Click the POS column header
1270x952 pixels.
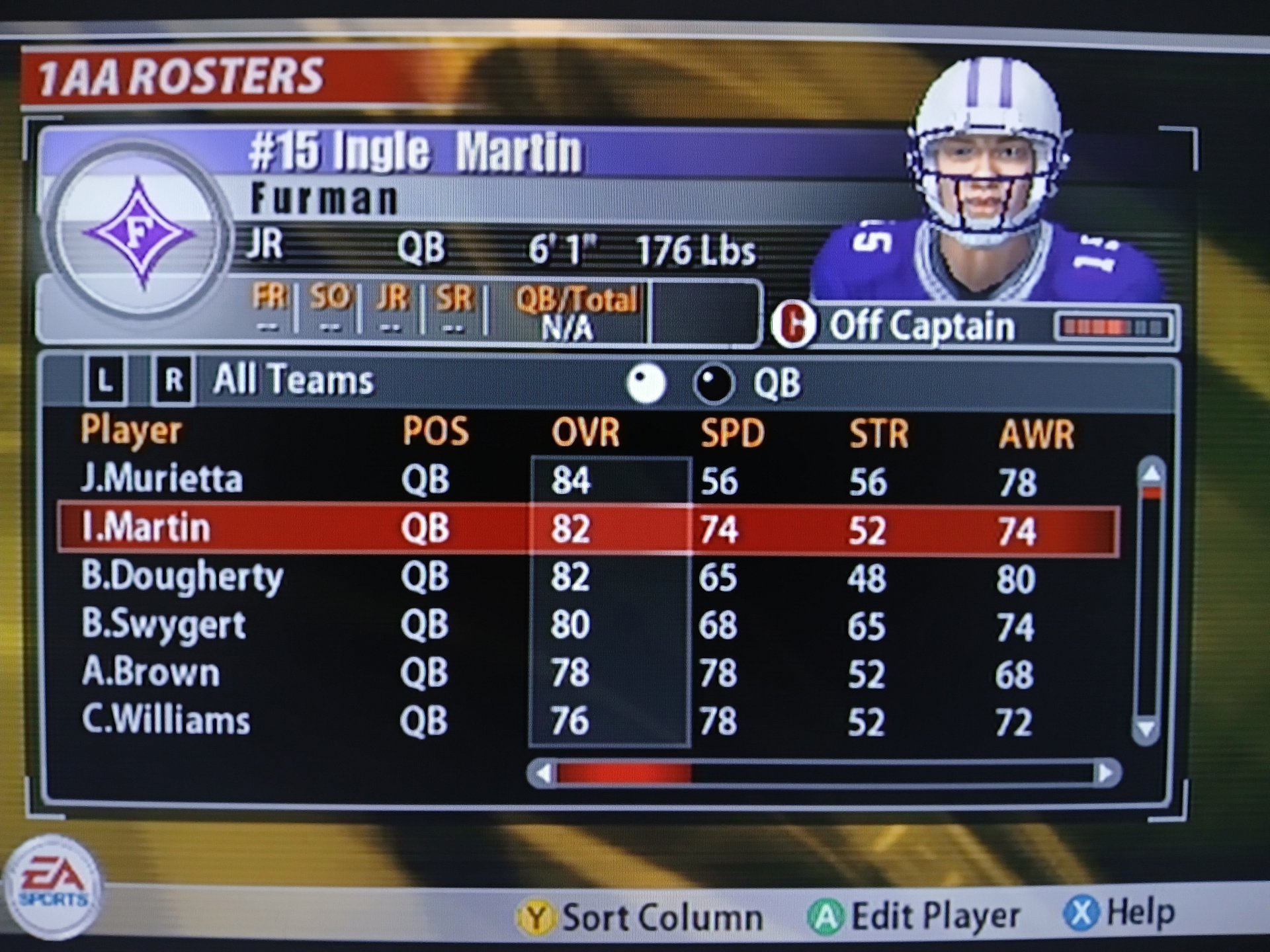pos(435,432)
